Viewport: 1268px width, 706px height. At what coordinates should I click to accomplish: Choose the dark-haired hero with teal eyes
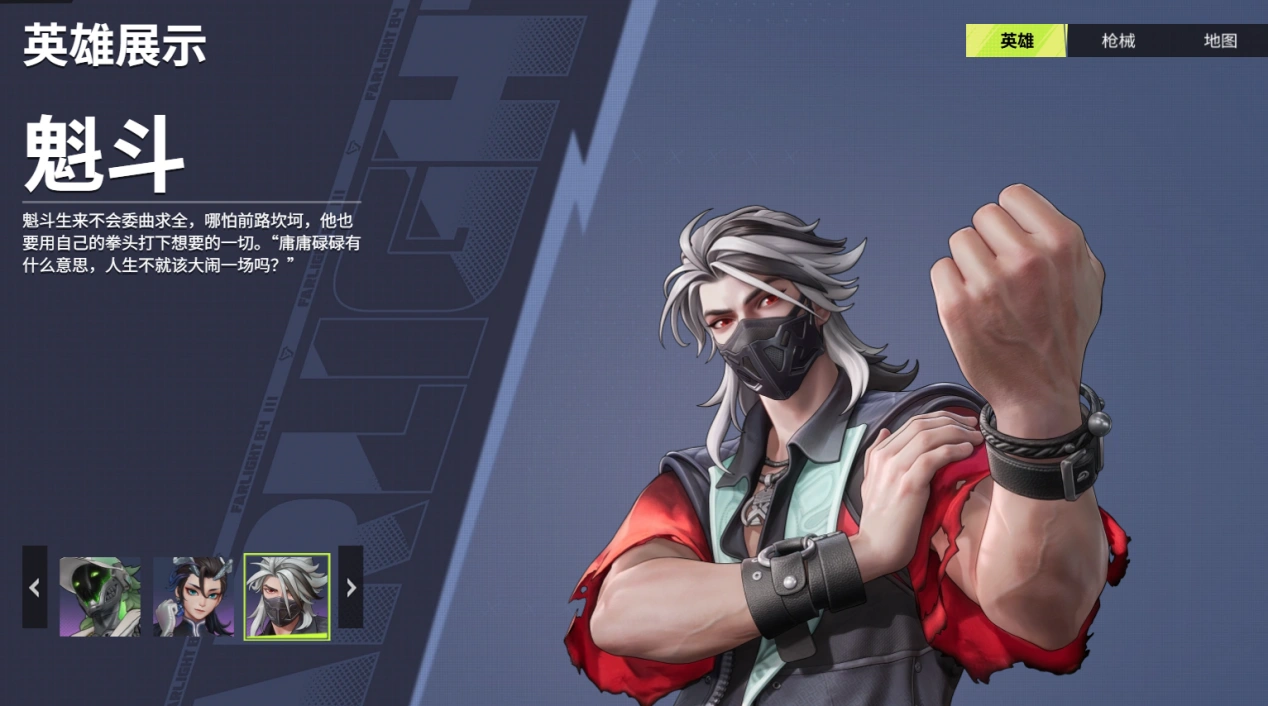coord(193,597)
